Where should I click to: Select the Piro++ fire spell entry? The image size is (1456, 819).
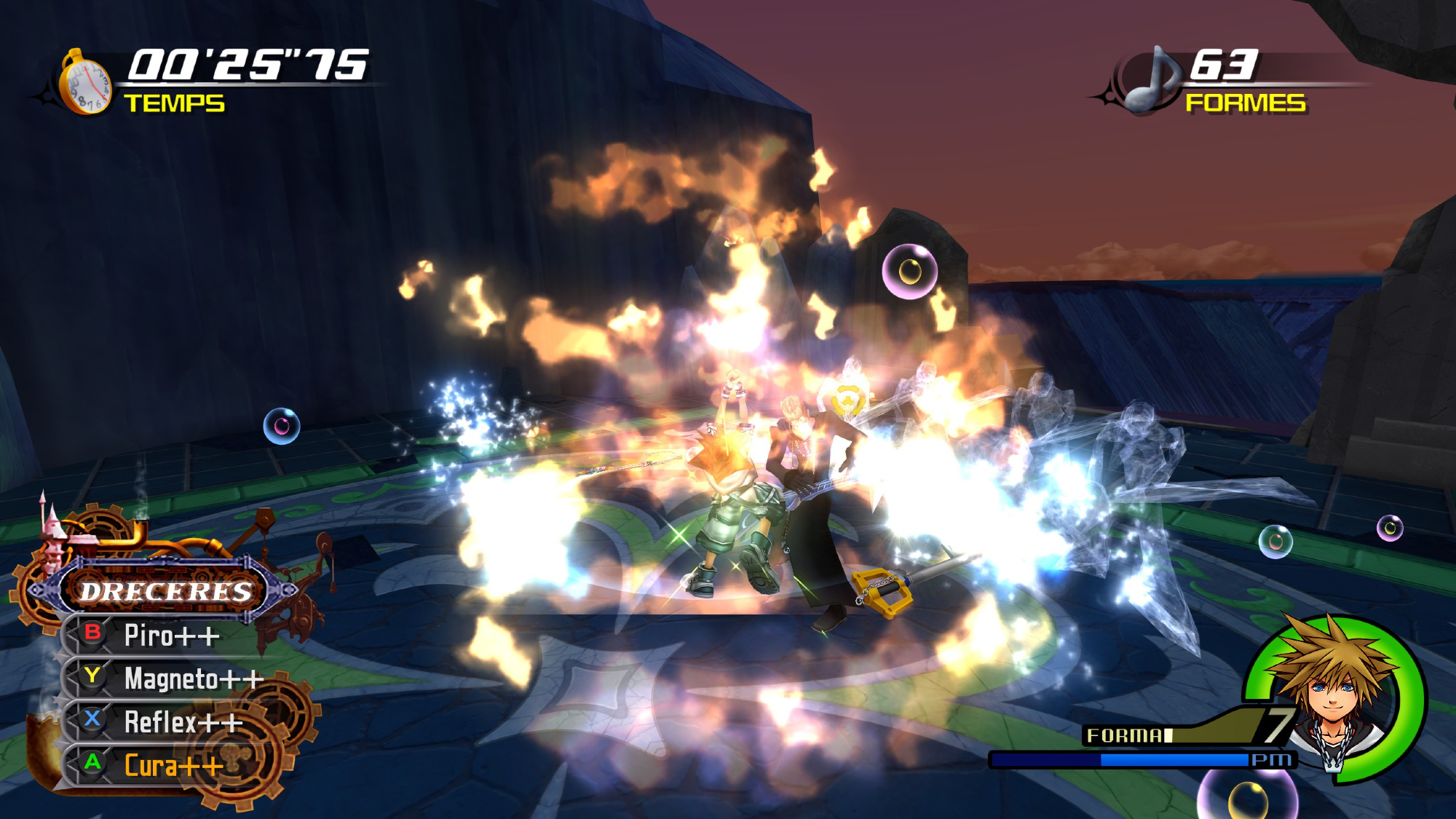pos(171,636)
